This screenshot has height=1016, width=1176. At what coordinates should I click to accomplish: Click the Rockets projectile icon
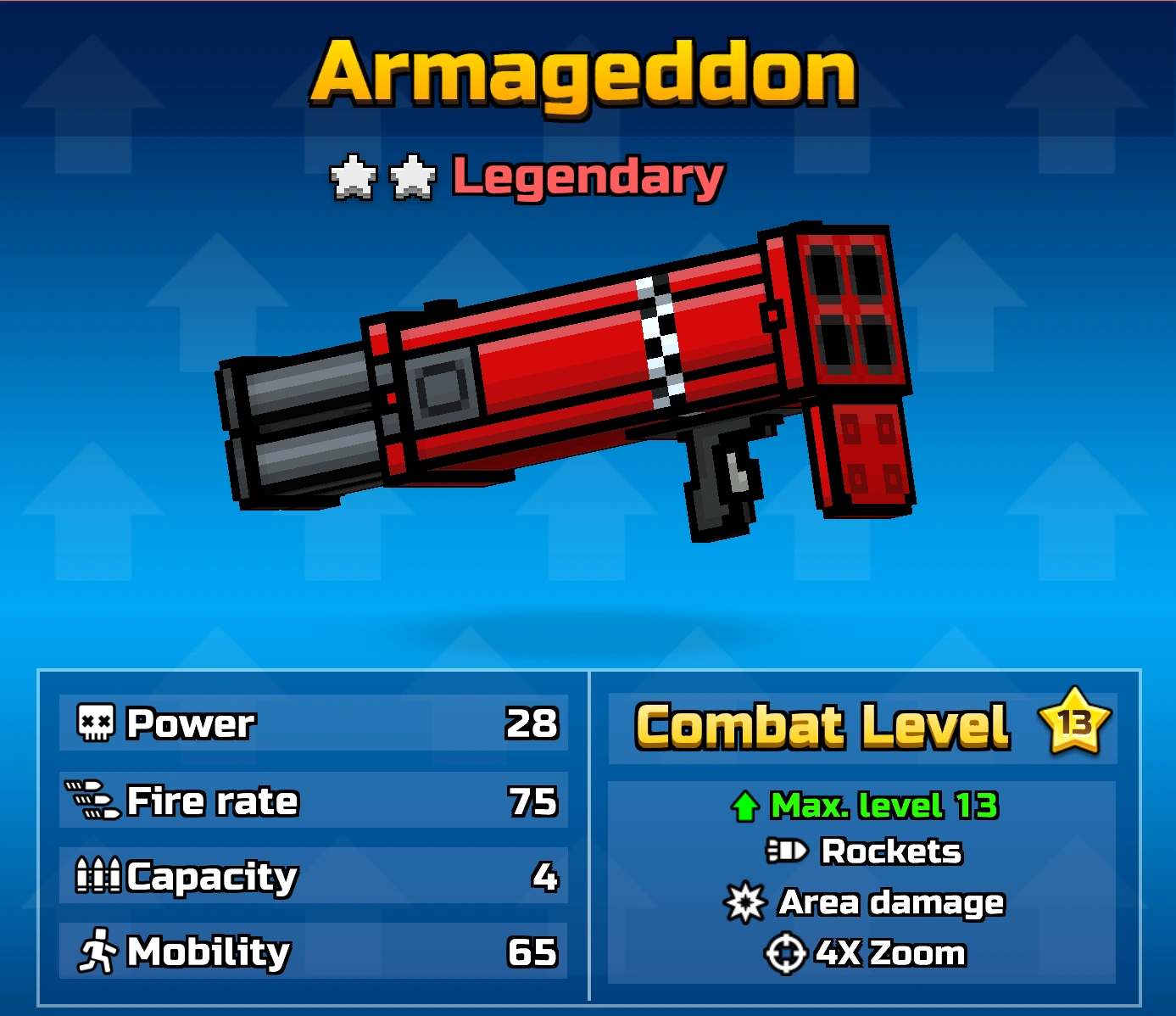click(x=787, y=851)
